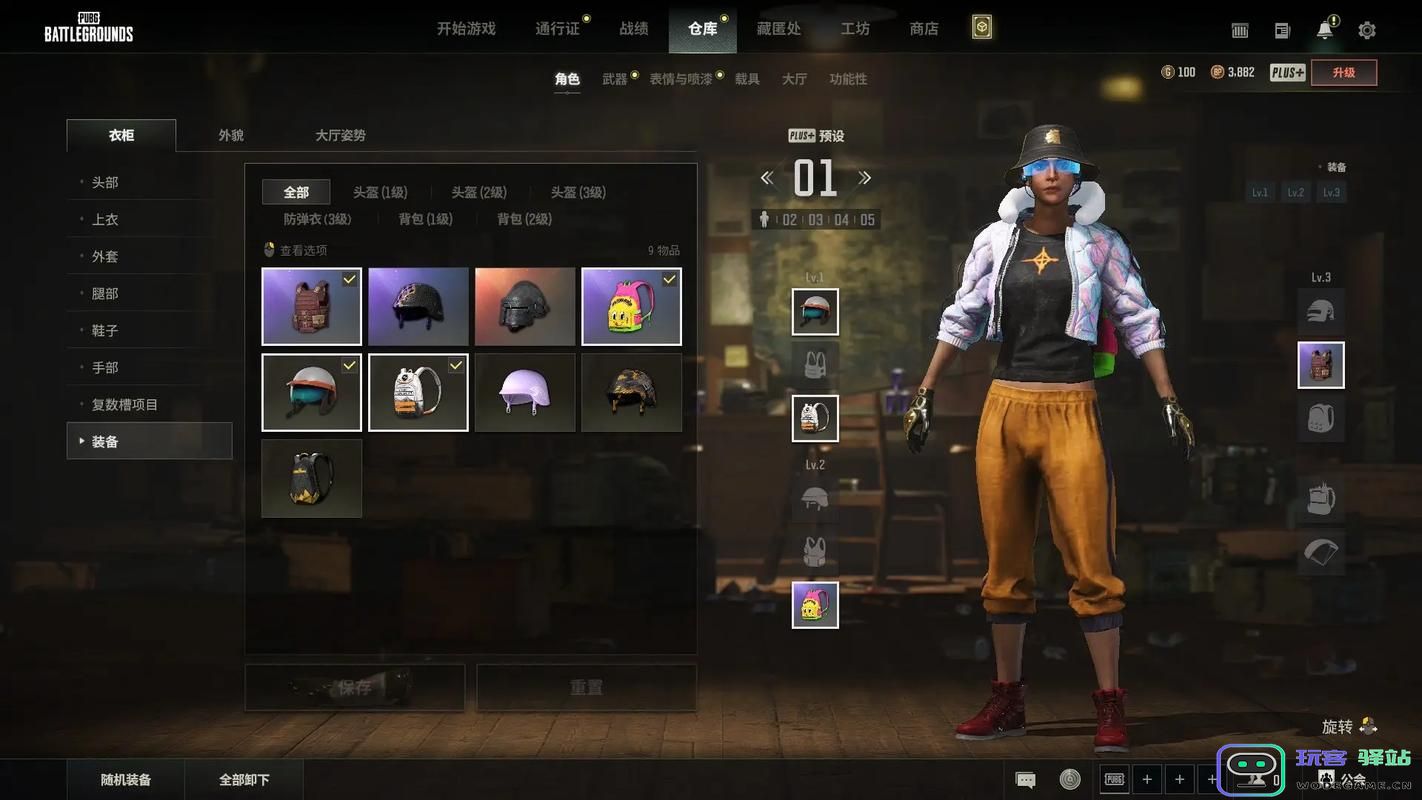This screenshot has height=800, width=1422.
Task: Open the Settings gear icon
Action: pos(1367,29)
